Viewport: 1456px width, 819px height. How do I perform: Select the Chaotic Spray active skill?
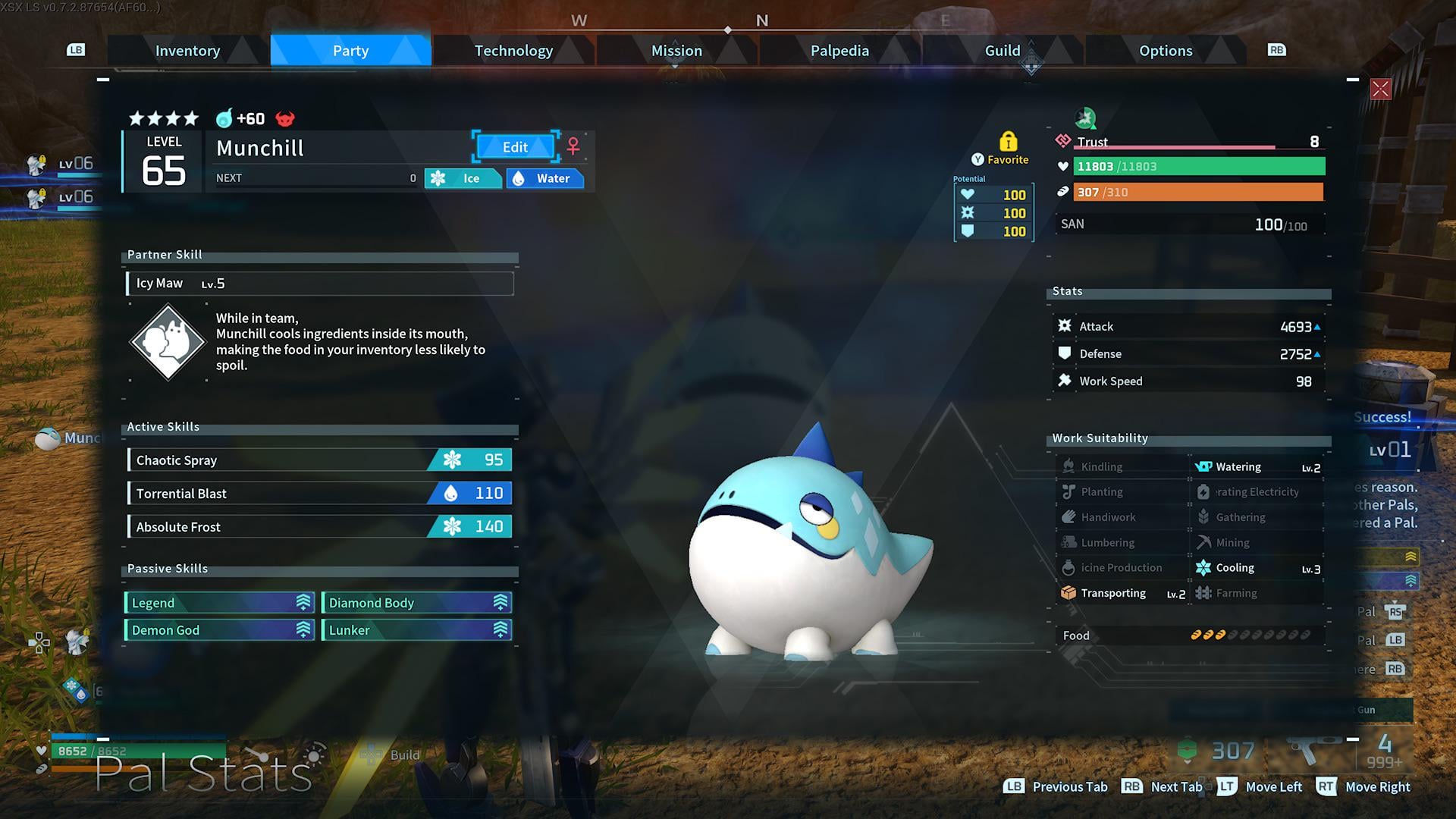pyautogui.click(x=320, y=460)
